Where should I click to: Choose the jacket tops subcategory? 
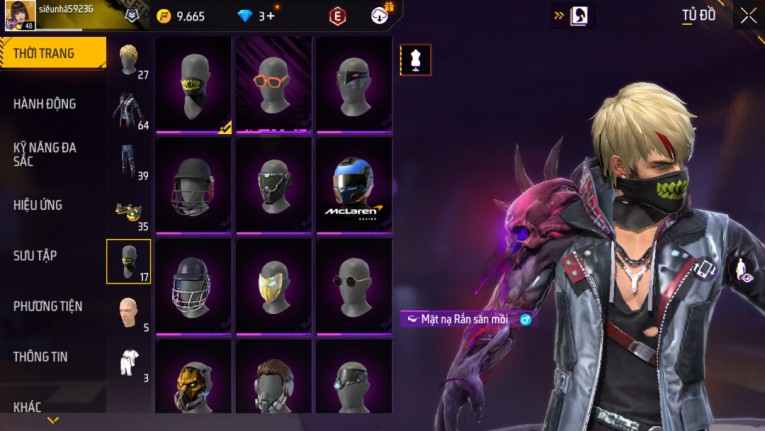[128, 110]
